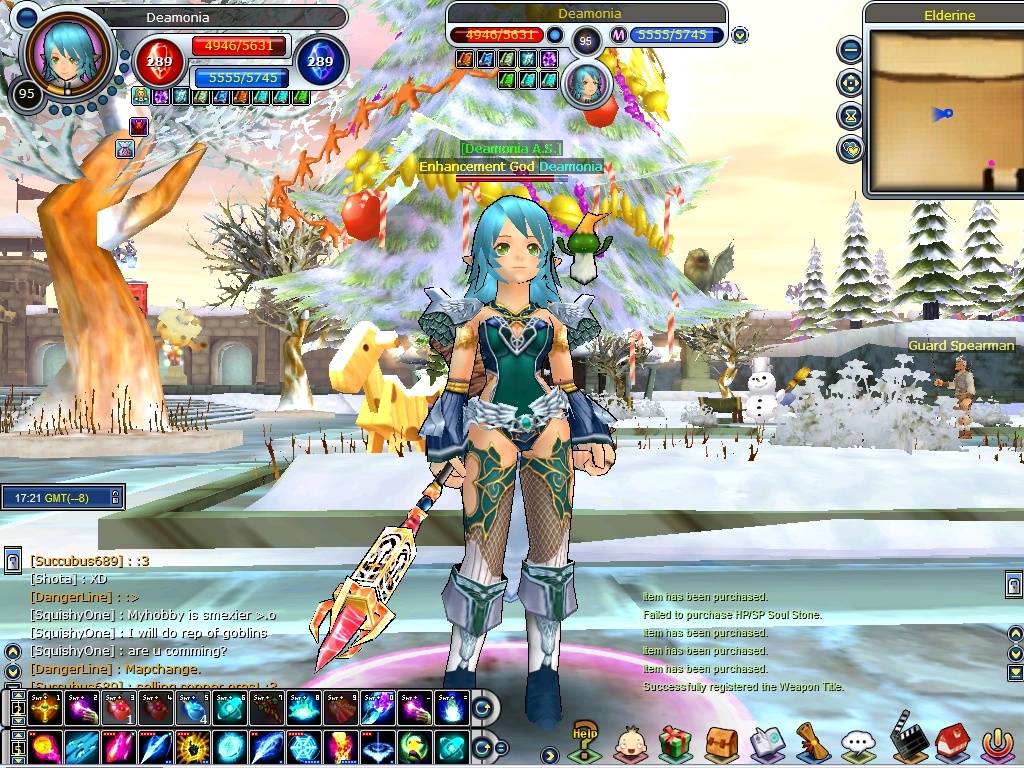The height and width of the screenshot is (768, 1024).
Task: Select the target portrait of Deamonia
Action: click(587, 85)
